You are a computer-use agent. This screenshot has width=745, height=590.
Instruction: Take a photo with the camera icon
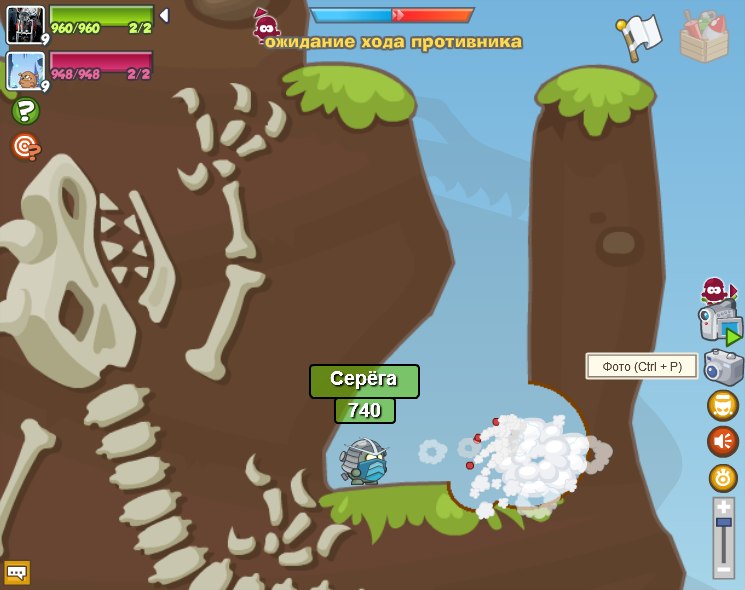click(723, 367)
